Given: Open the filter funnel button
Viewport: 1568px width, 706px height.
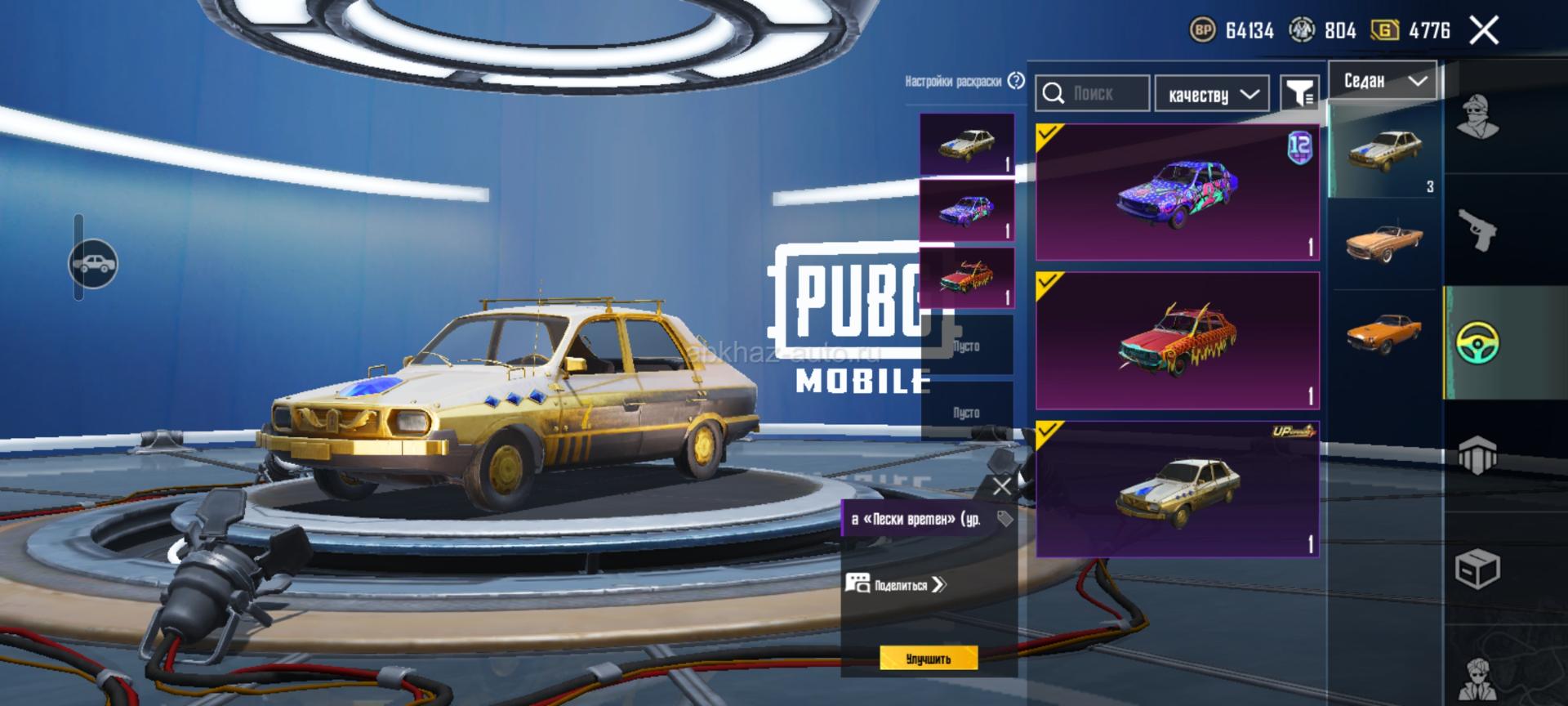Looking at the screenshot, I should click(x=1298, y=94).
